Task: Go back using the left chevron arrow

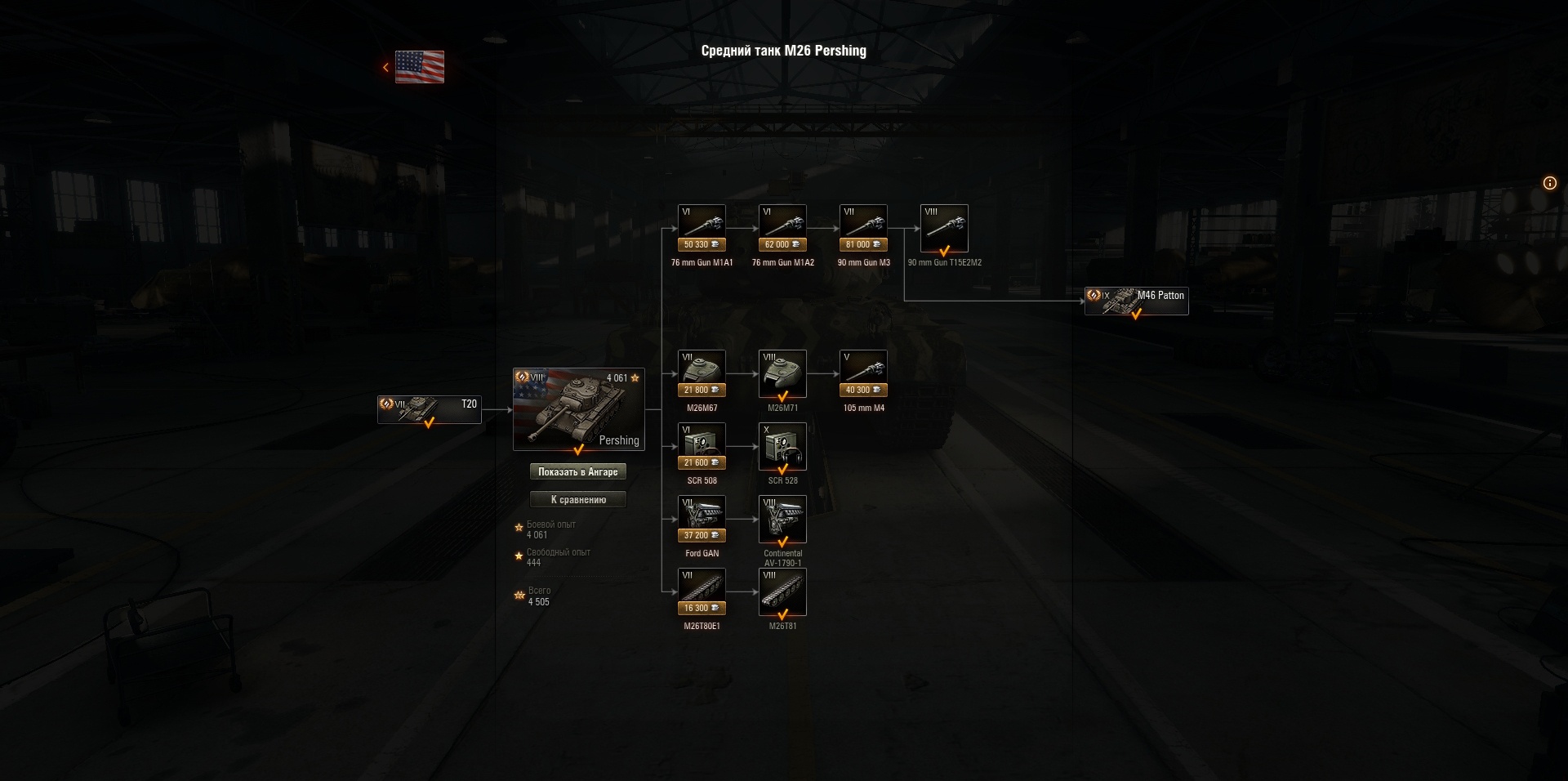Action: [x=385, y=67]
